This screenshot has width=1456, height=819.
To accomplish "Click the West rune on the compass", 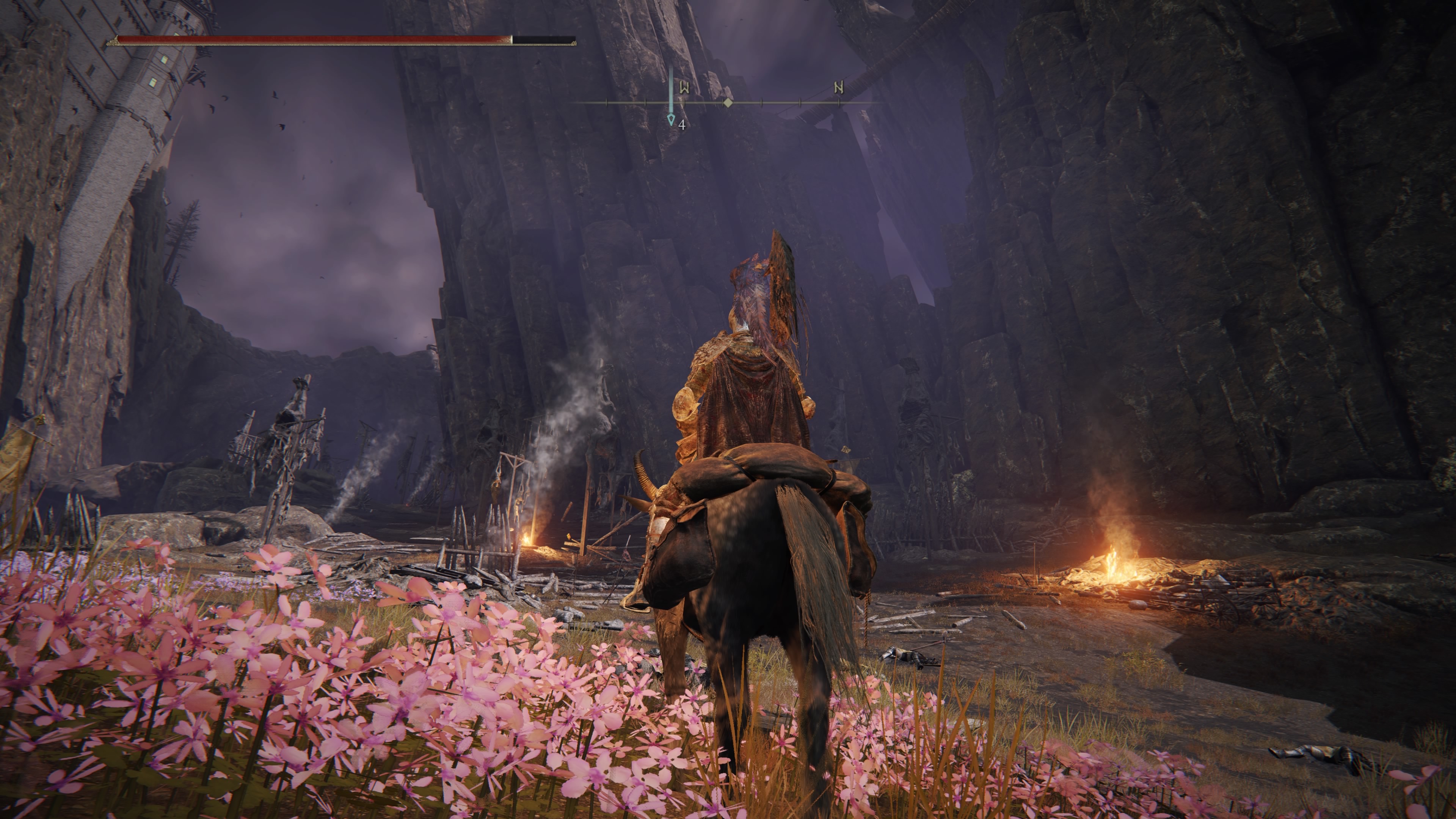I will point(684,88).
